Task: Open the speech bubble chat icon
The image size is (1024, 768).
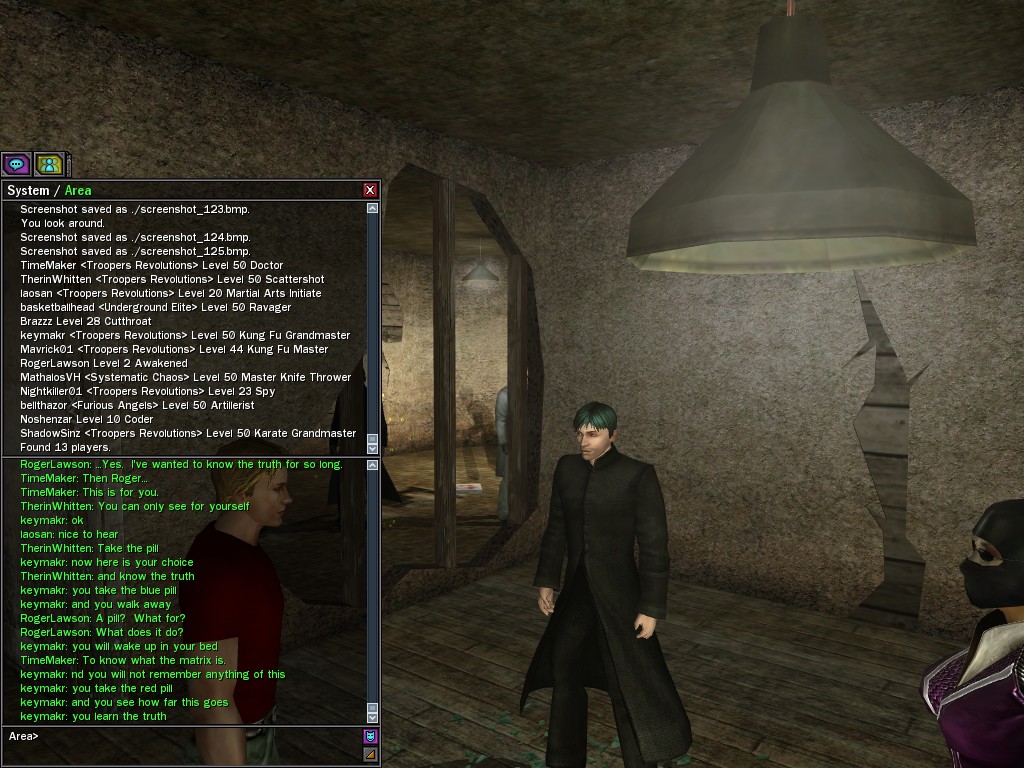Action: [x=16, y=164]
